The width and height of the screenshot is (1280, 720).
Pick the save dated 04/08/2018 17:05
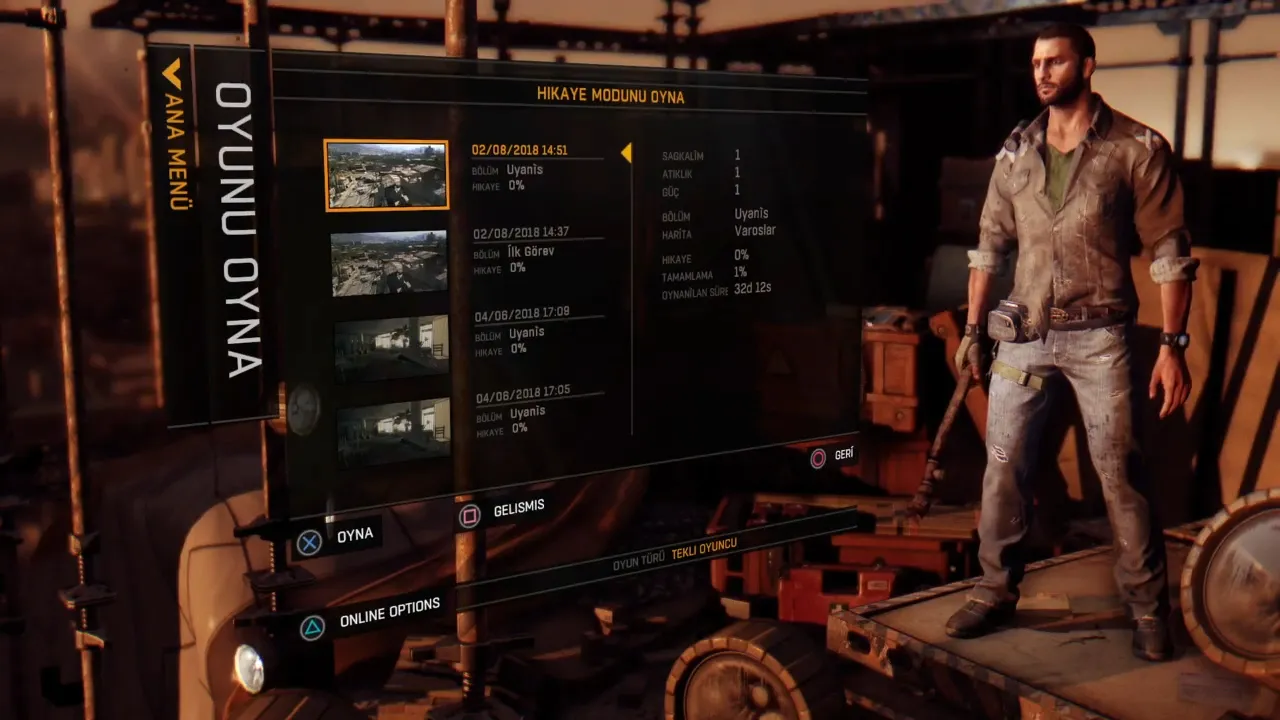(x=538, y=410)
